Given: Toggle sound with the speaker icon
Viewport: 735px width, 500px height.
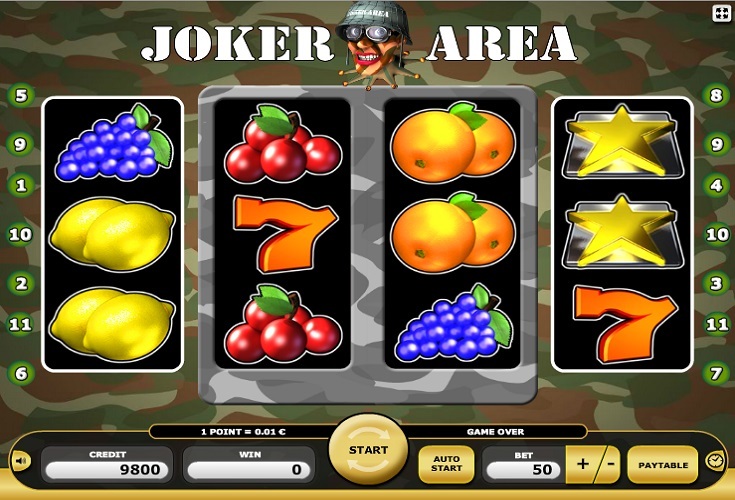Looking at the screenshot, I should [x=20, y=461].
